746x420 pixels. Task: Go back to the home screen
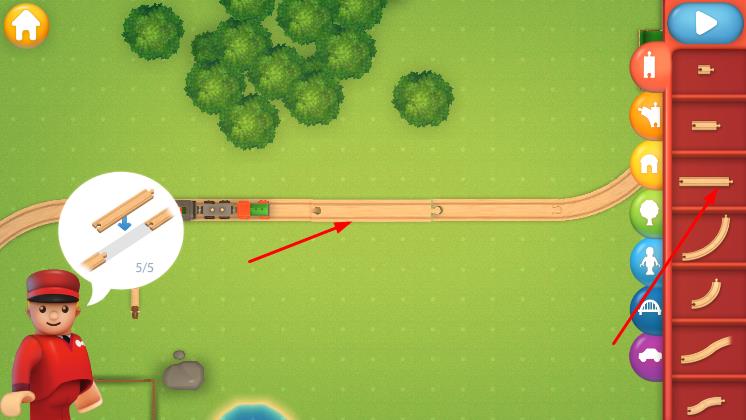pyautogui.click(x=26, y=25)
